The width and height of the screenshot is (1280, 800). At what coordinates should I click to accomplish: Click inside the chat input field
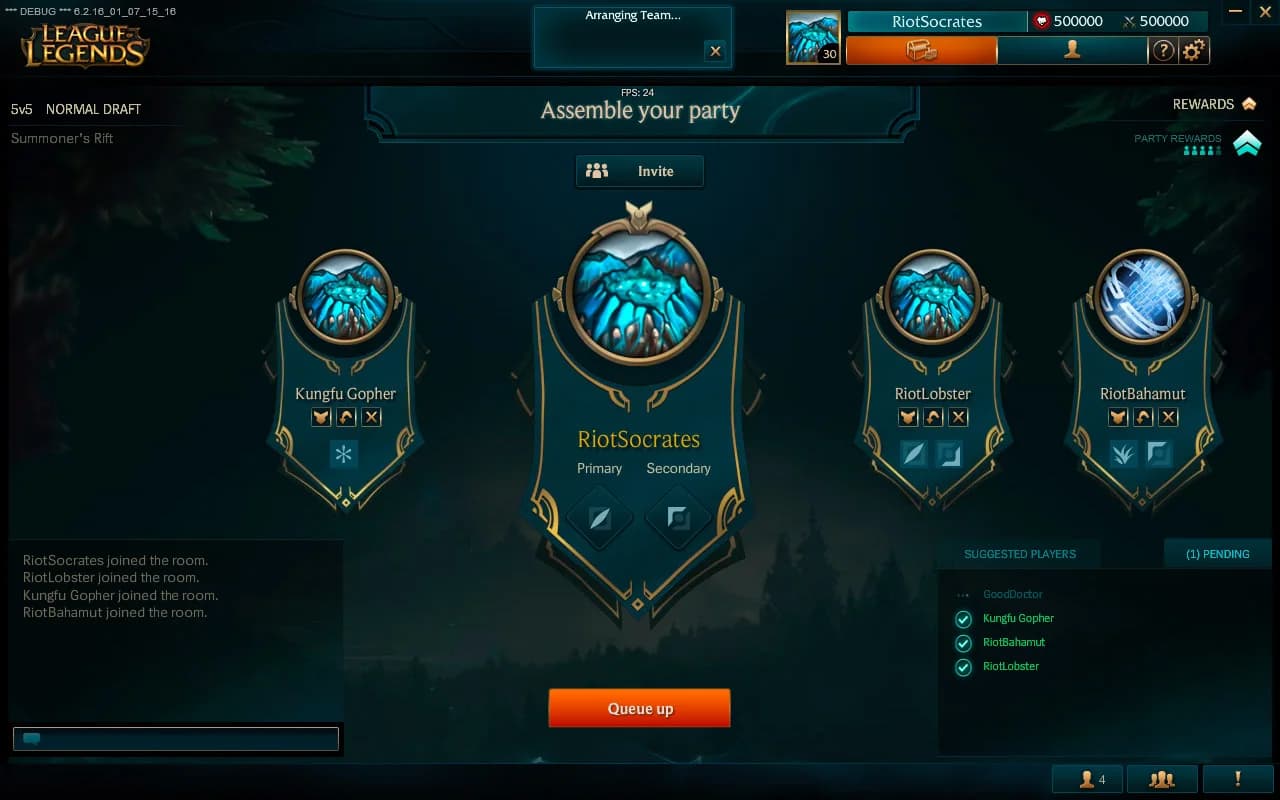pyautogui.click(x=176, y=739)
